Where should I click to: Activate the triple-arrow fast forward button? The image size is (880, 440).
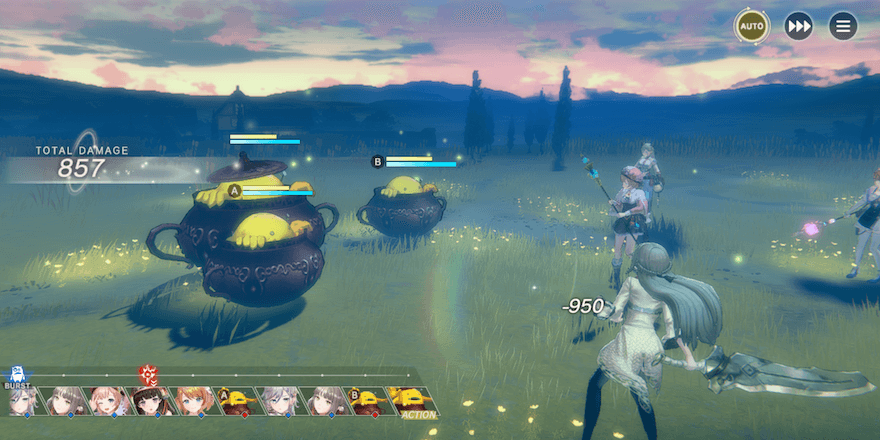pos(798,25)
